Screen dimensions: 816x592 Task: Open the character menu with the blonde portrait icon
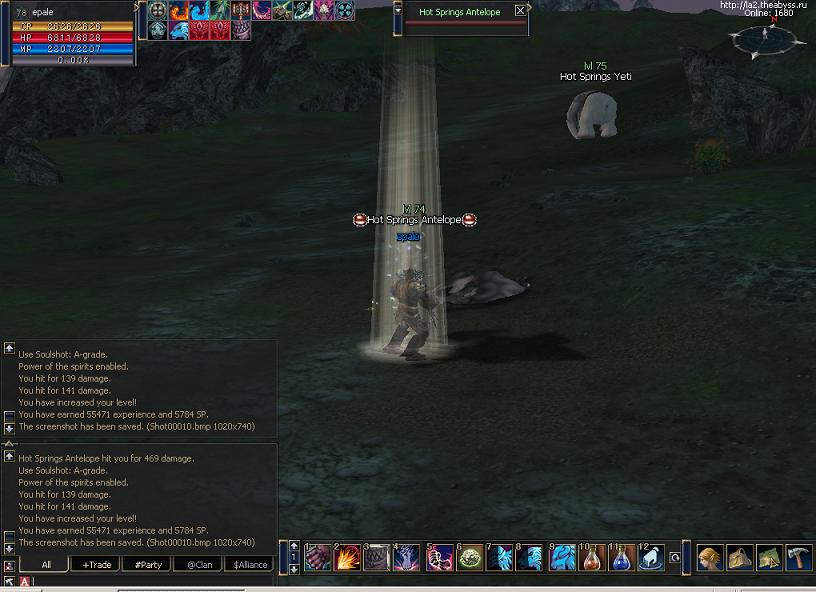tap(710, 557)
